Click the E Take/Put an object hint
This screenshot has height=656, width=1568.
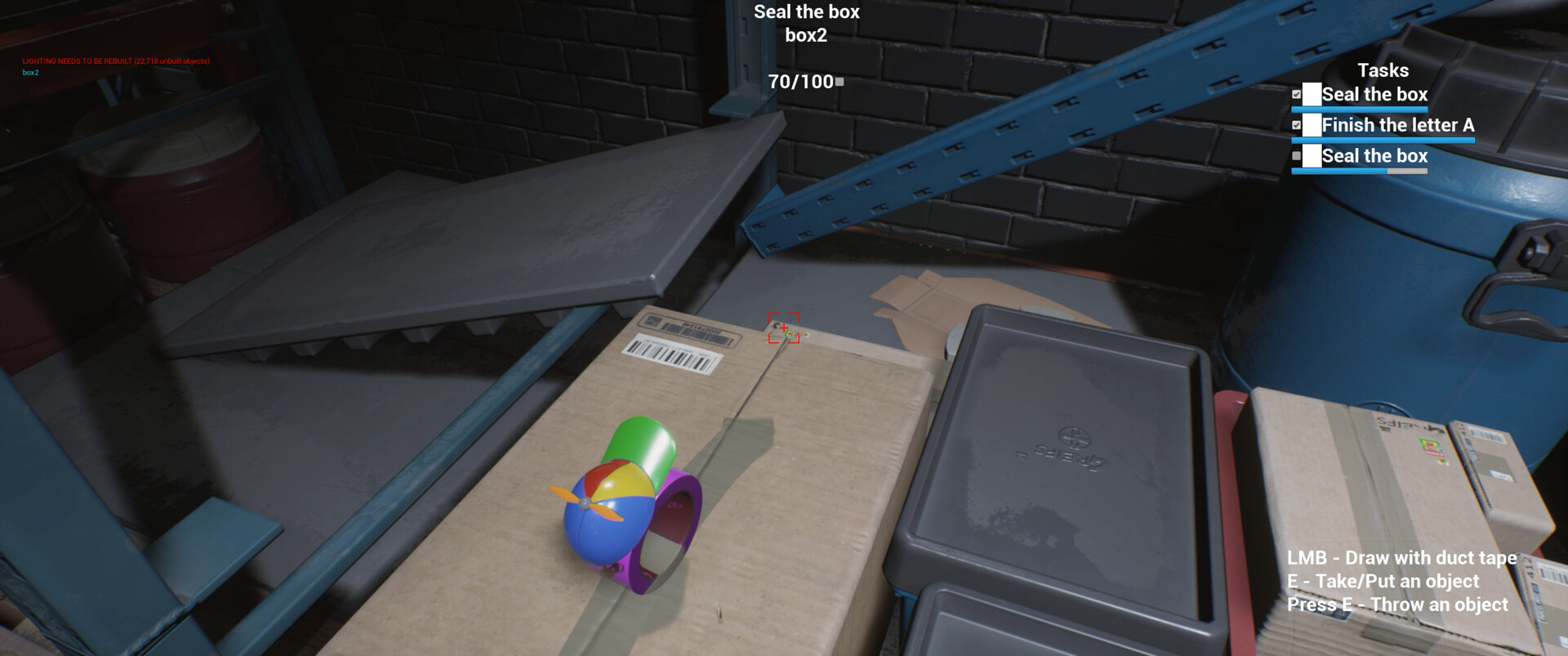point(1383,582)
